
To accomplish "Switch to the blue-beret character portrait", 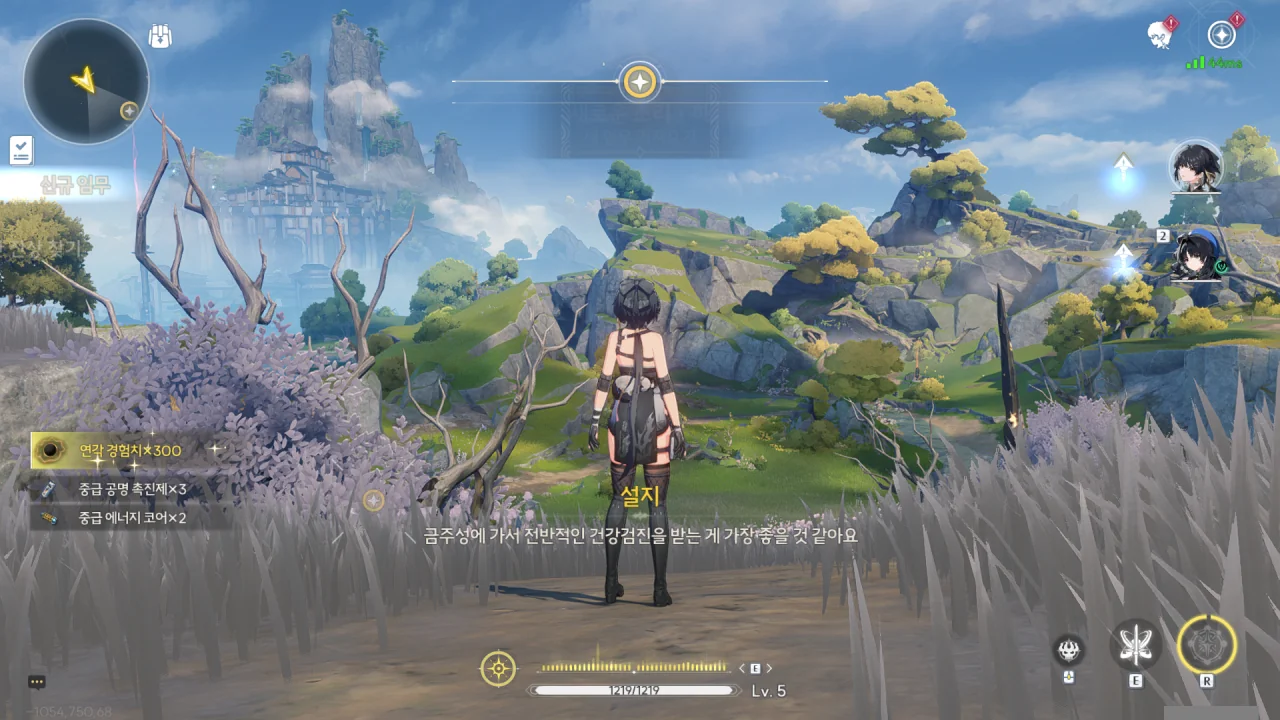I will point(1196,254).
